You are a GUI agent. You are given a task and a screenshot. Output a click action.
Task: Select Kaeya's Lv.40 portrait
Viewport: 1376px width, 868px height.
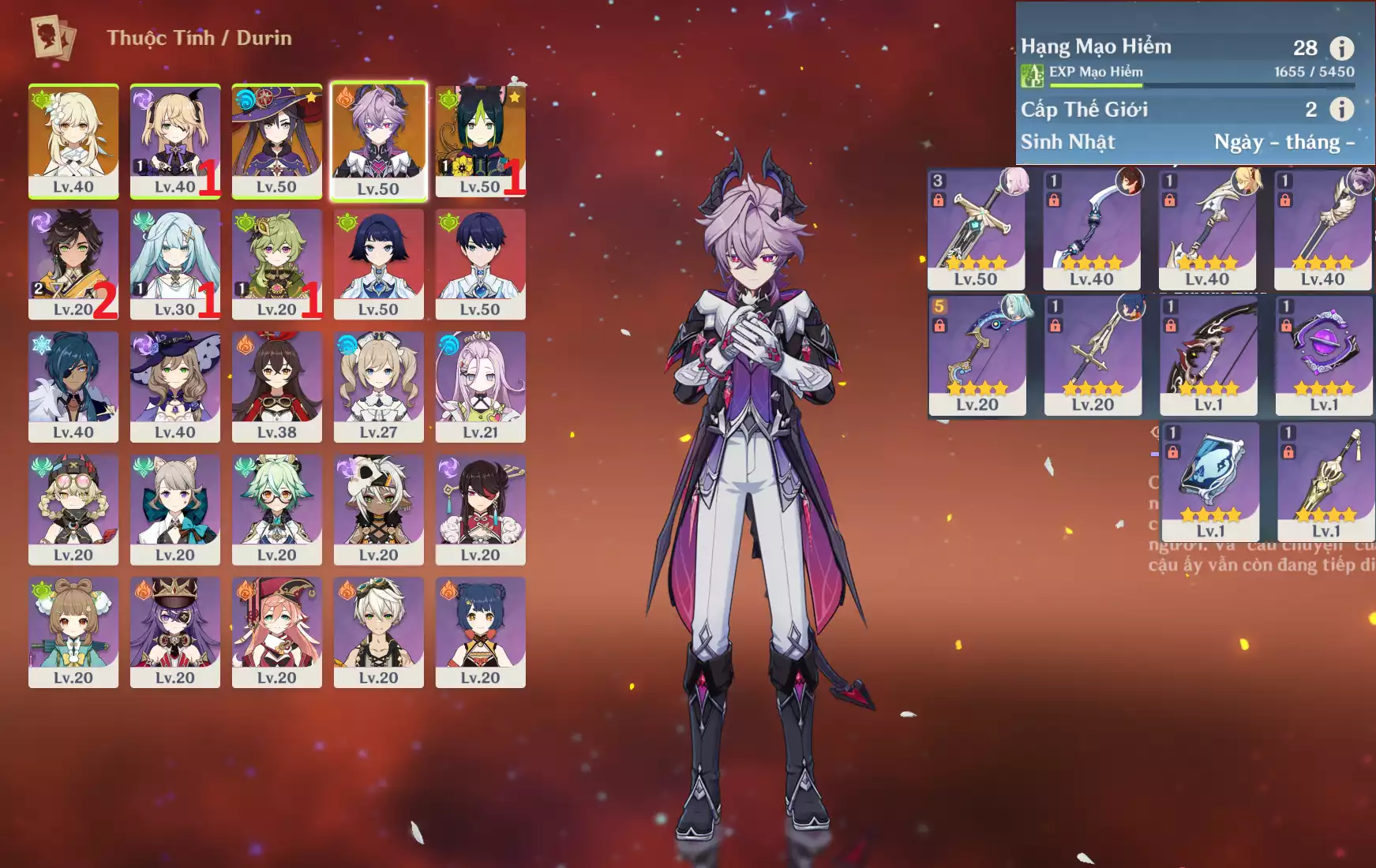point(73,386)
